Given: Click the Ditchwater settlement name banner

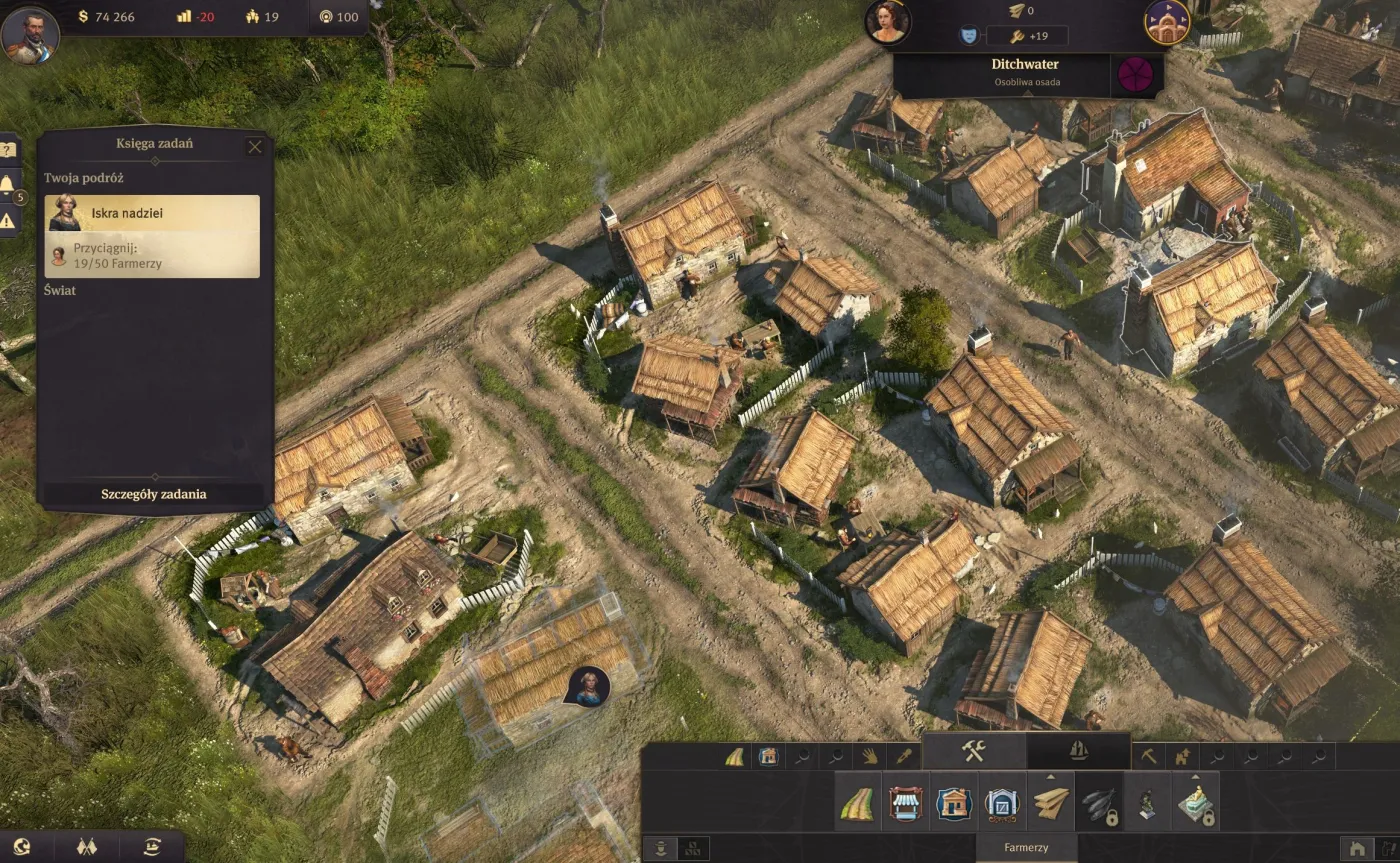Looking at the screenshot, I should coord(1026,72).
